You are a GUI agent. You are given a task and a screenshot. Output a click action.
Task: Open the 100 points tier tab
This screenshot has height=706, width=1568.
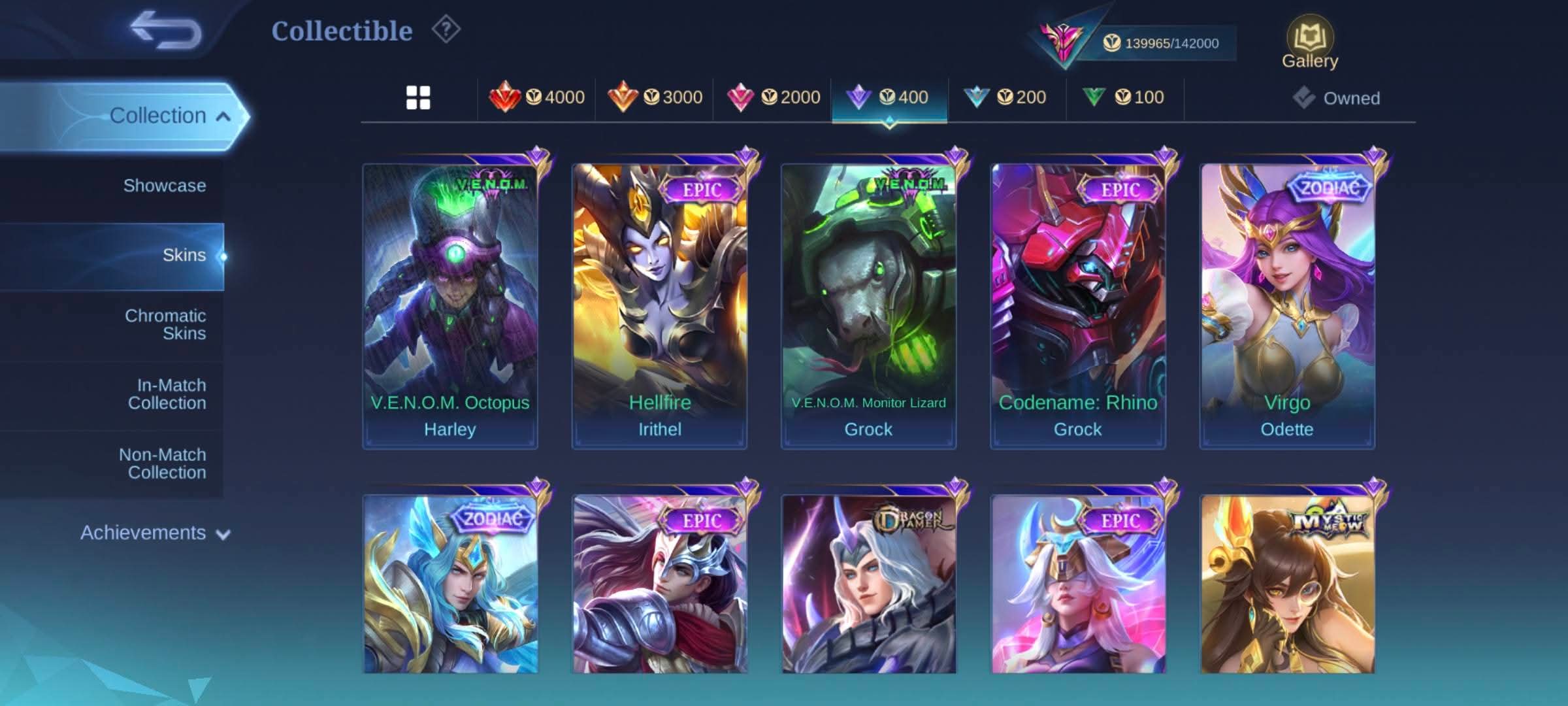[x=1124, y=97]
